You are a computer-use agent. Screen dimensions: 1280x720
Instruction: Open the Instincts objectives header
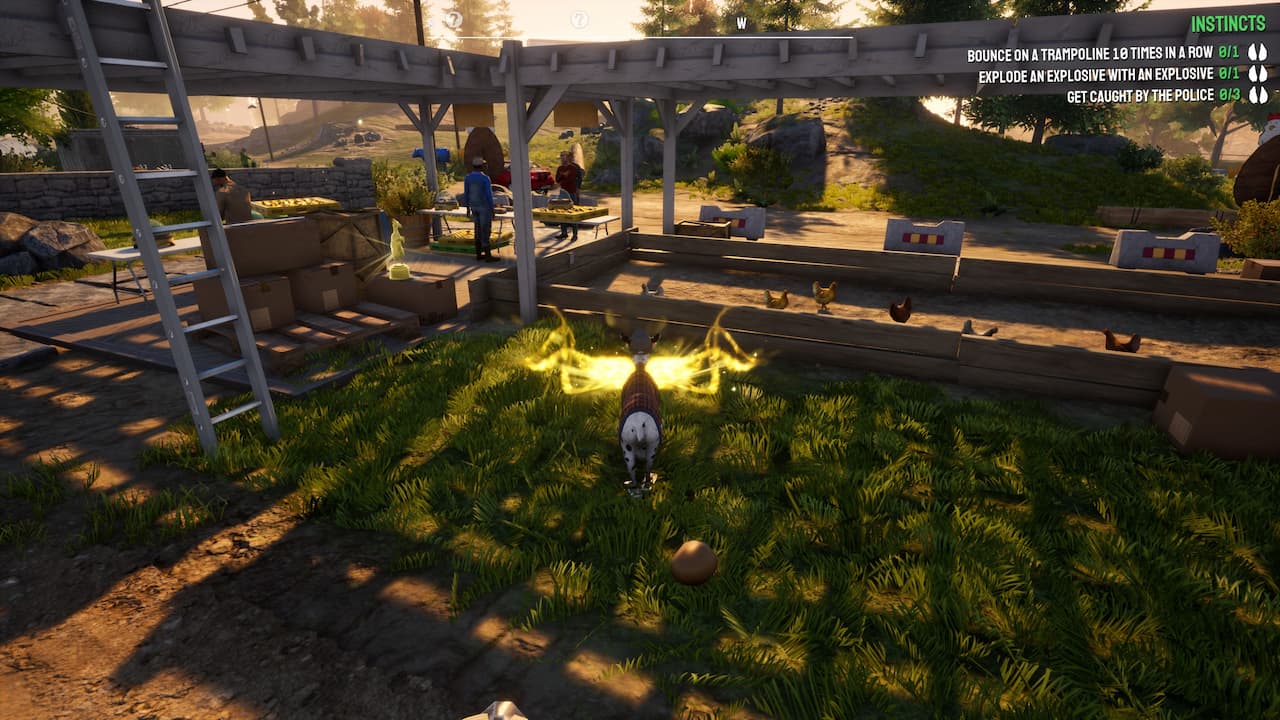pyautogui.click(x=1229, y=25)
